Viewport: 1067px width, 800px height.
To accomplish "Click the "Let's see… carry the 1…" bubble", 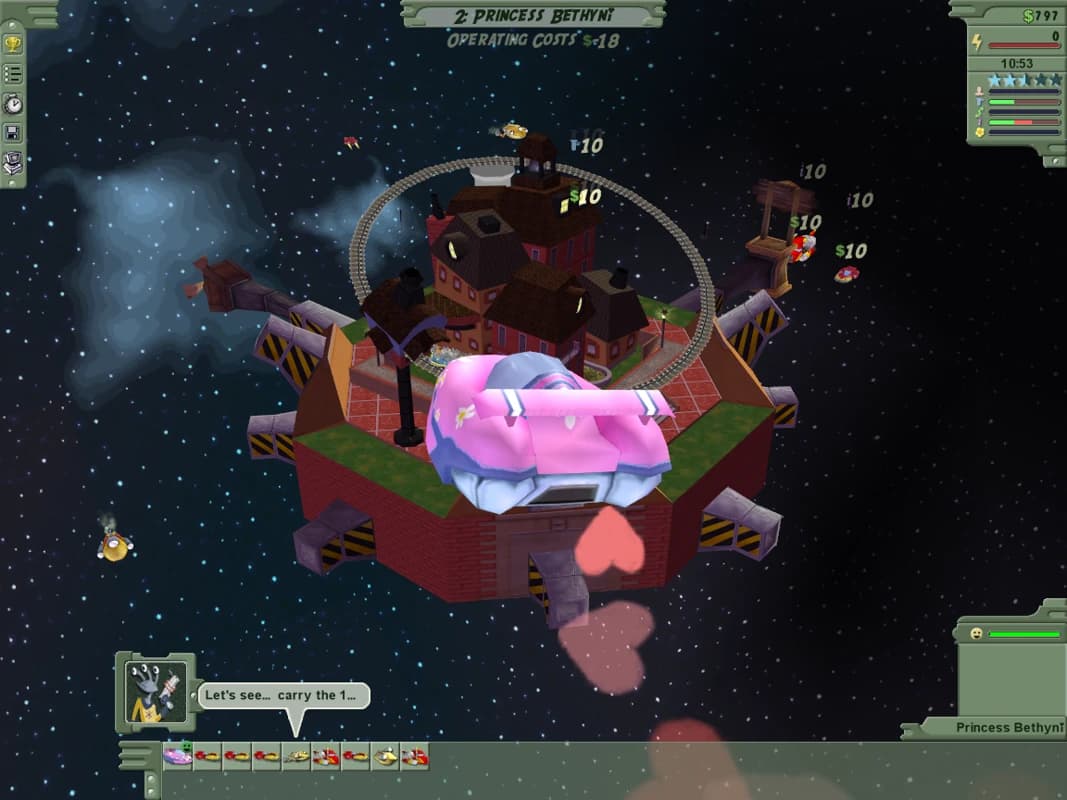I will click(x=283, y=696).
